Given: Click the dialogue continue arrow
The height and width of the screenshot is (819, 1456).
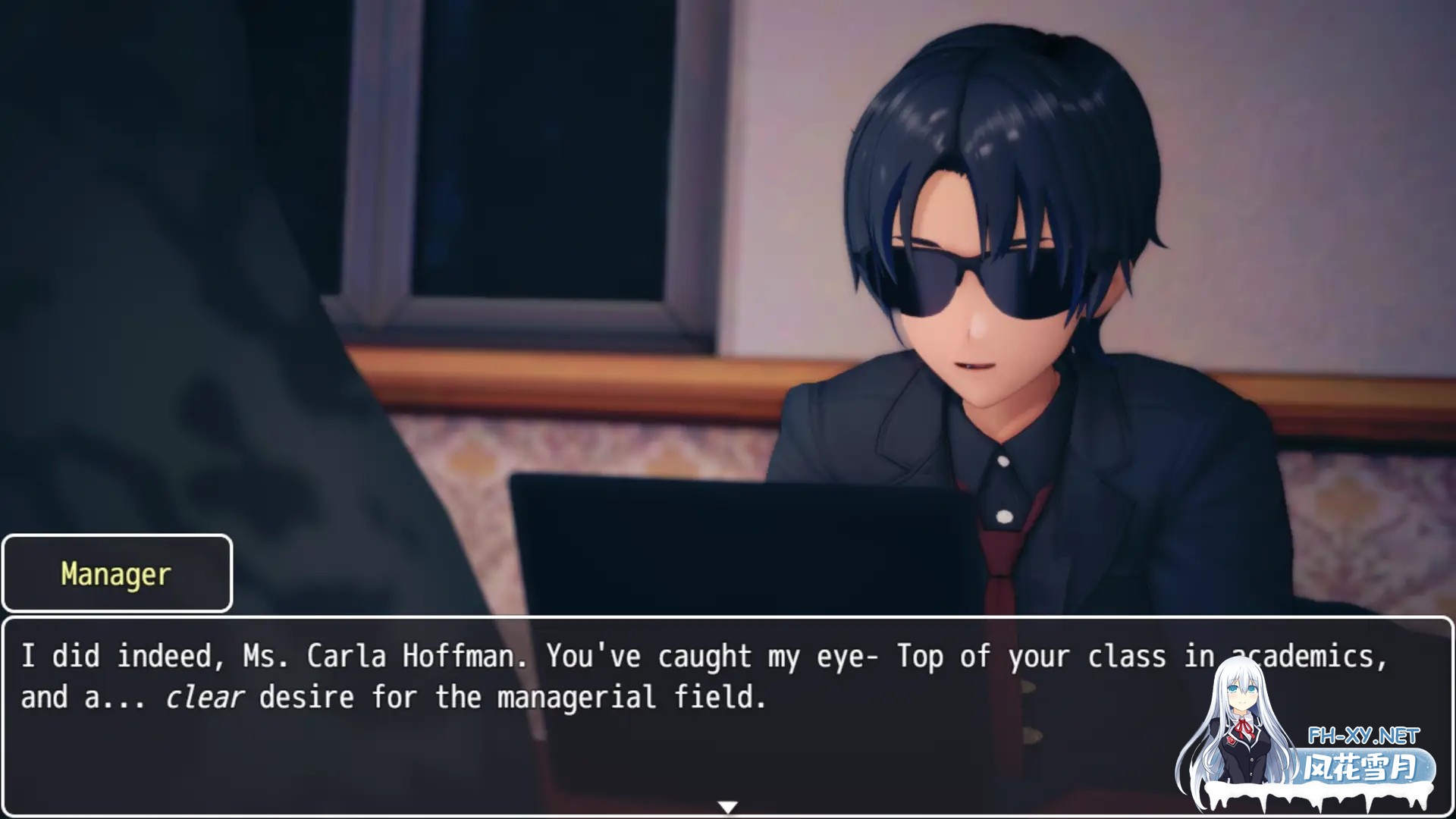Looking at the screenshot, I should click(727, 807).
